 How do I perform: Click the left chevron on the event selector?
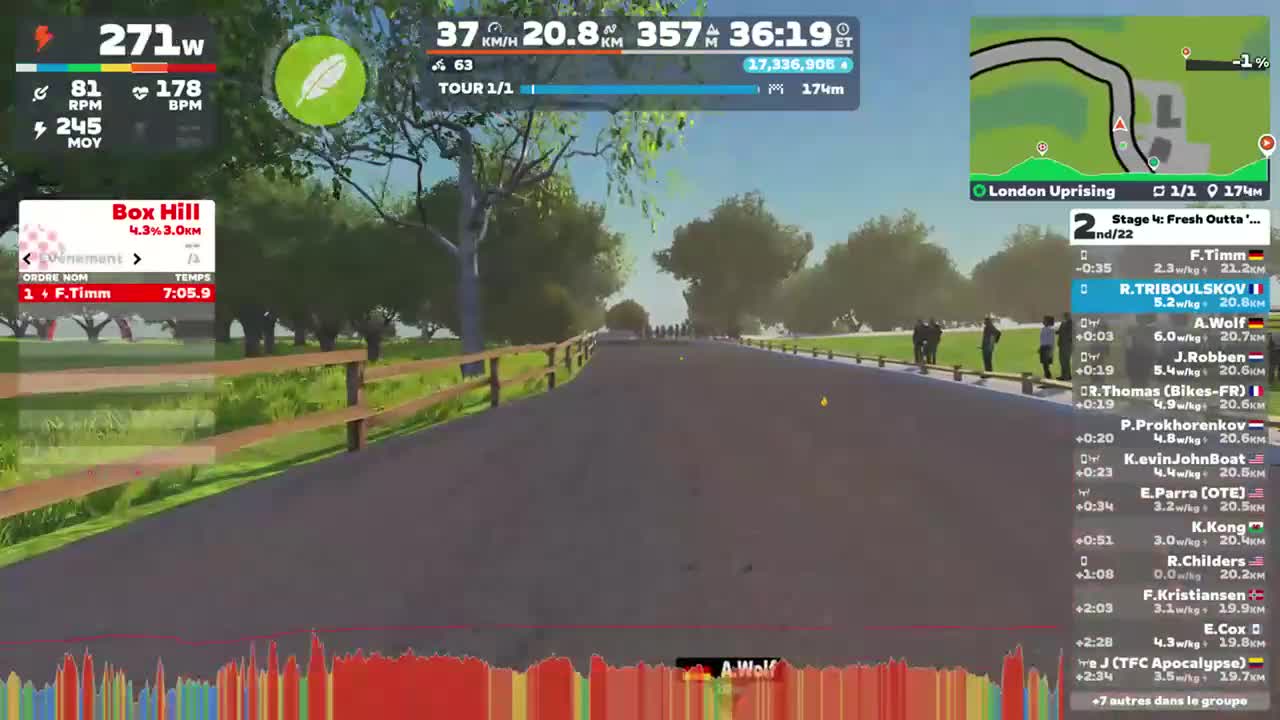tap(27, 258)
